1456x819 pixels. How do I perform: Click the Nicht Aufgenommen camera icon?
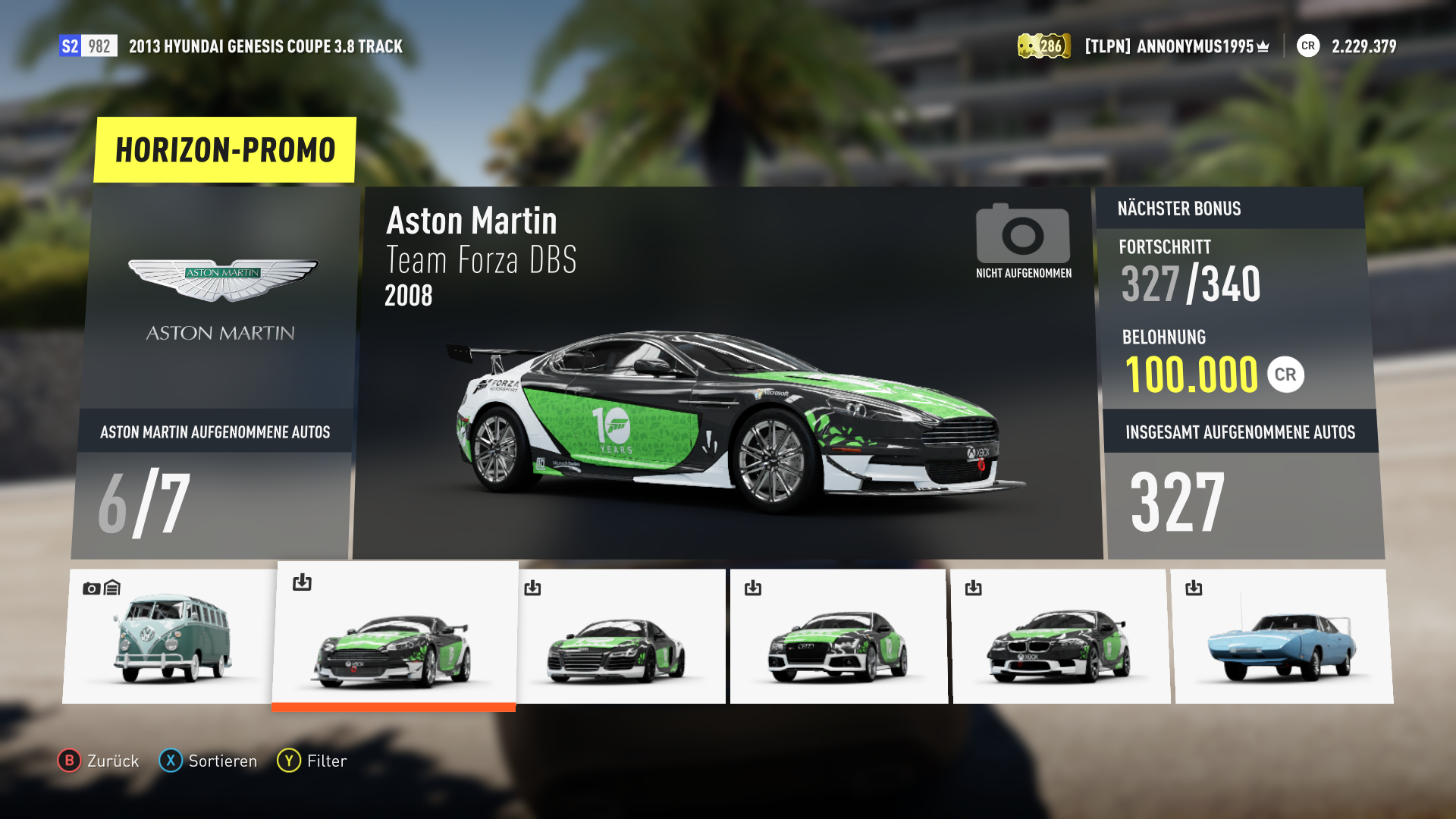click(1023, 234)
